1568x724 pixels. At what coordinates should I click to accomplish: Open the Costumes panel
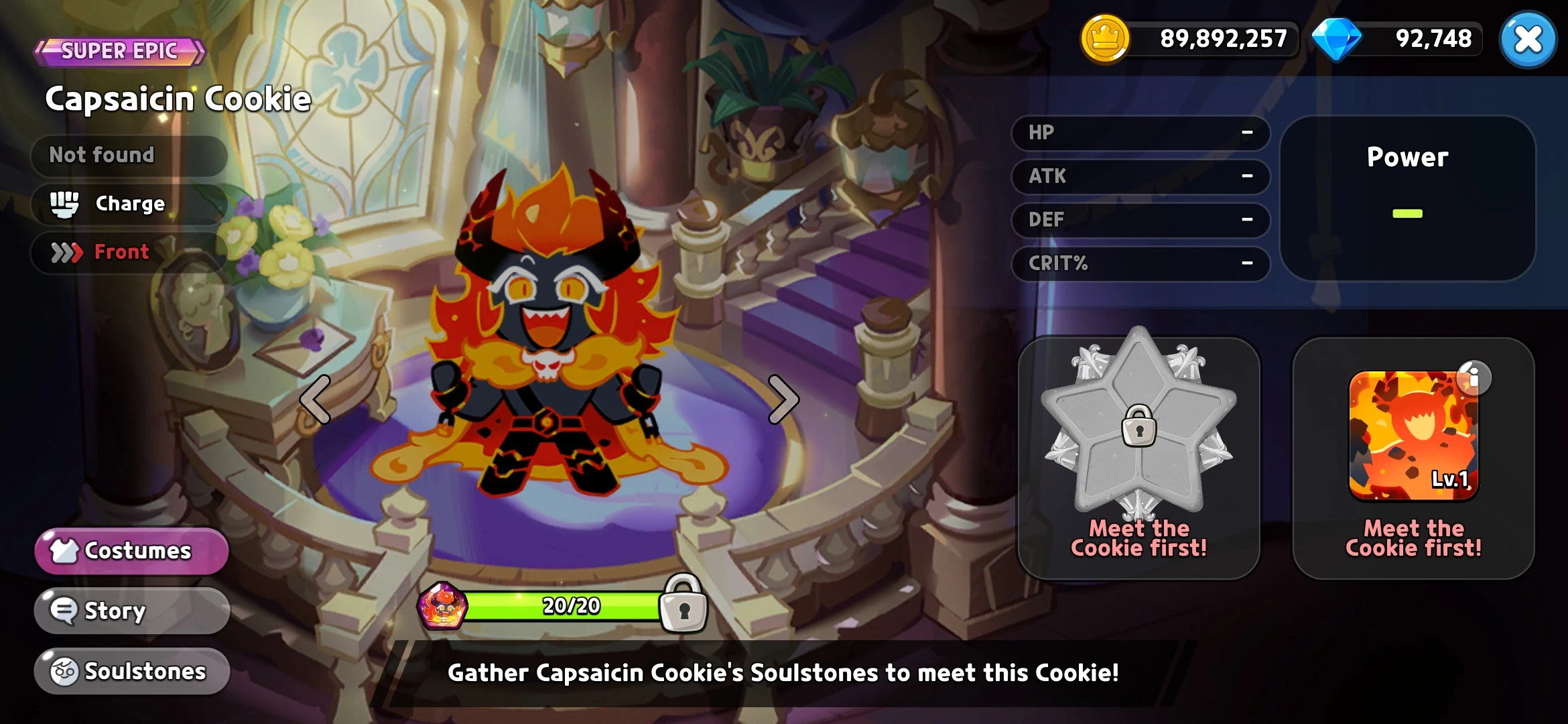click(131, 551)
